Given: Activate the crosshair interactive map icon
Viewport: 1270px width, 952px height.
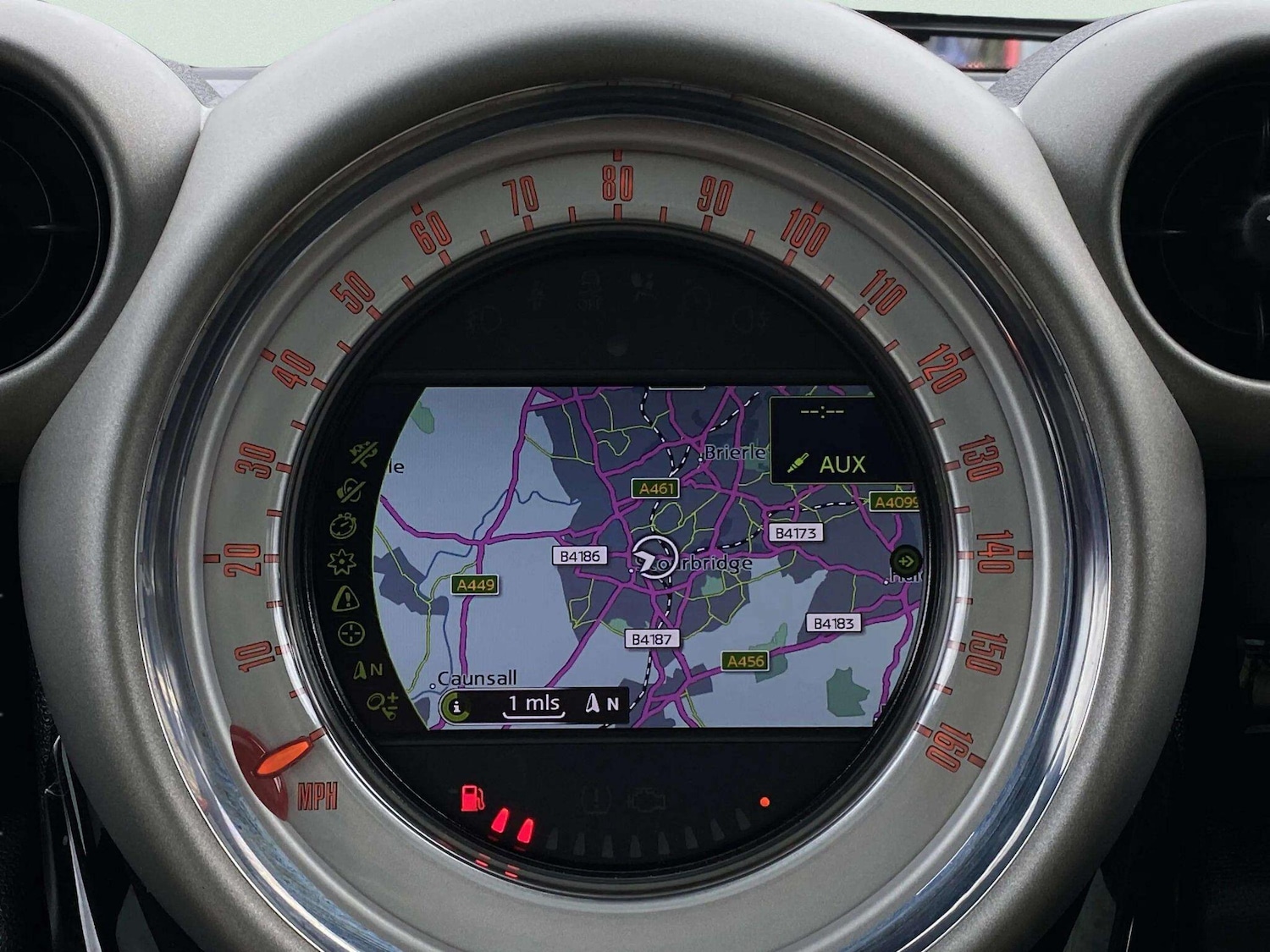Looking at the screenshot, I should click(351, 633).
